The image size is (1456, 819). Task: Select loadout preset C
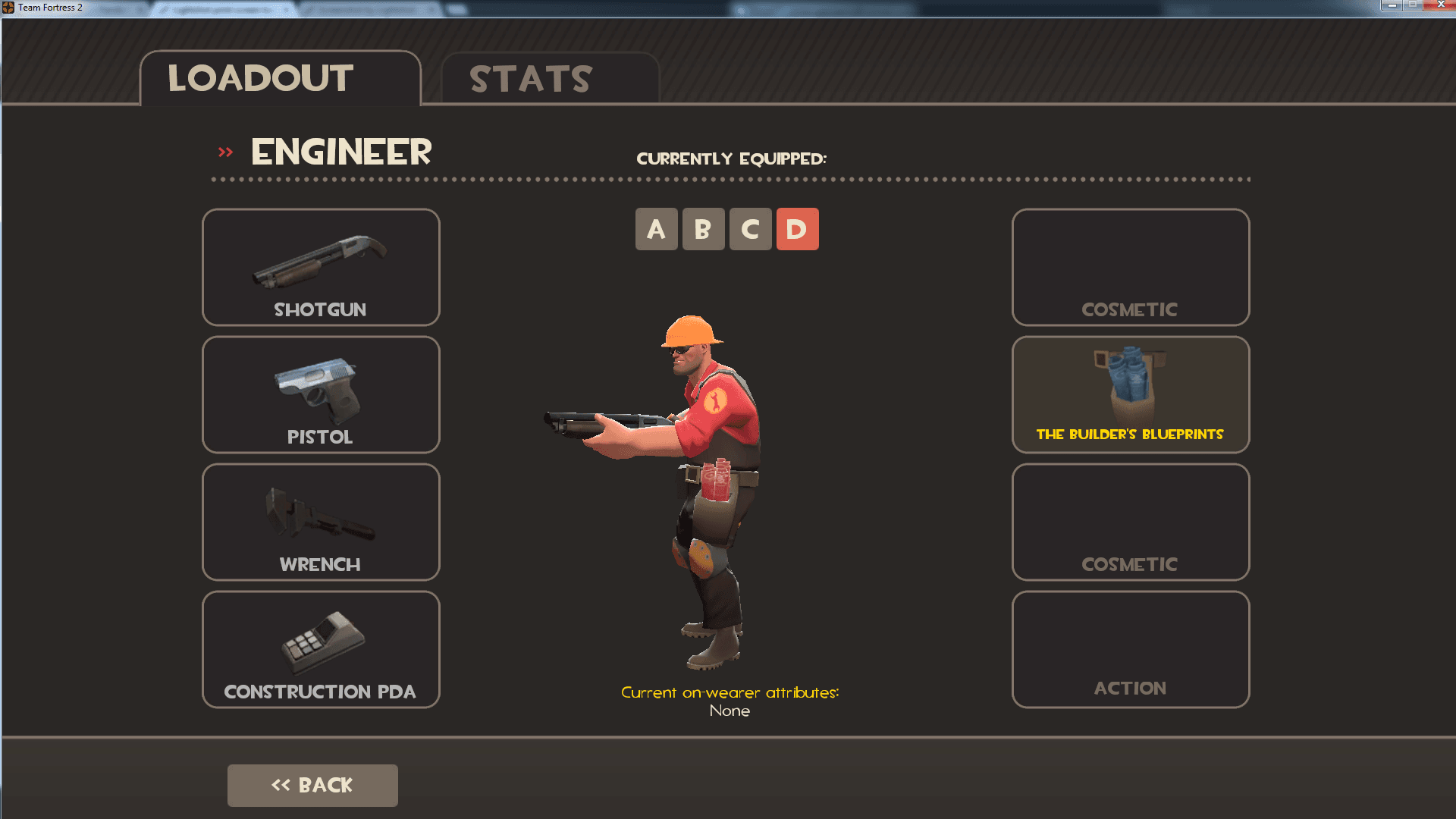click(751, 228)
